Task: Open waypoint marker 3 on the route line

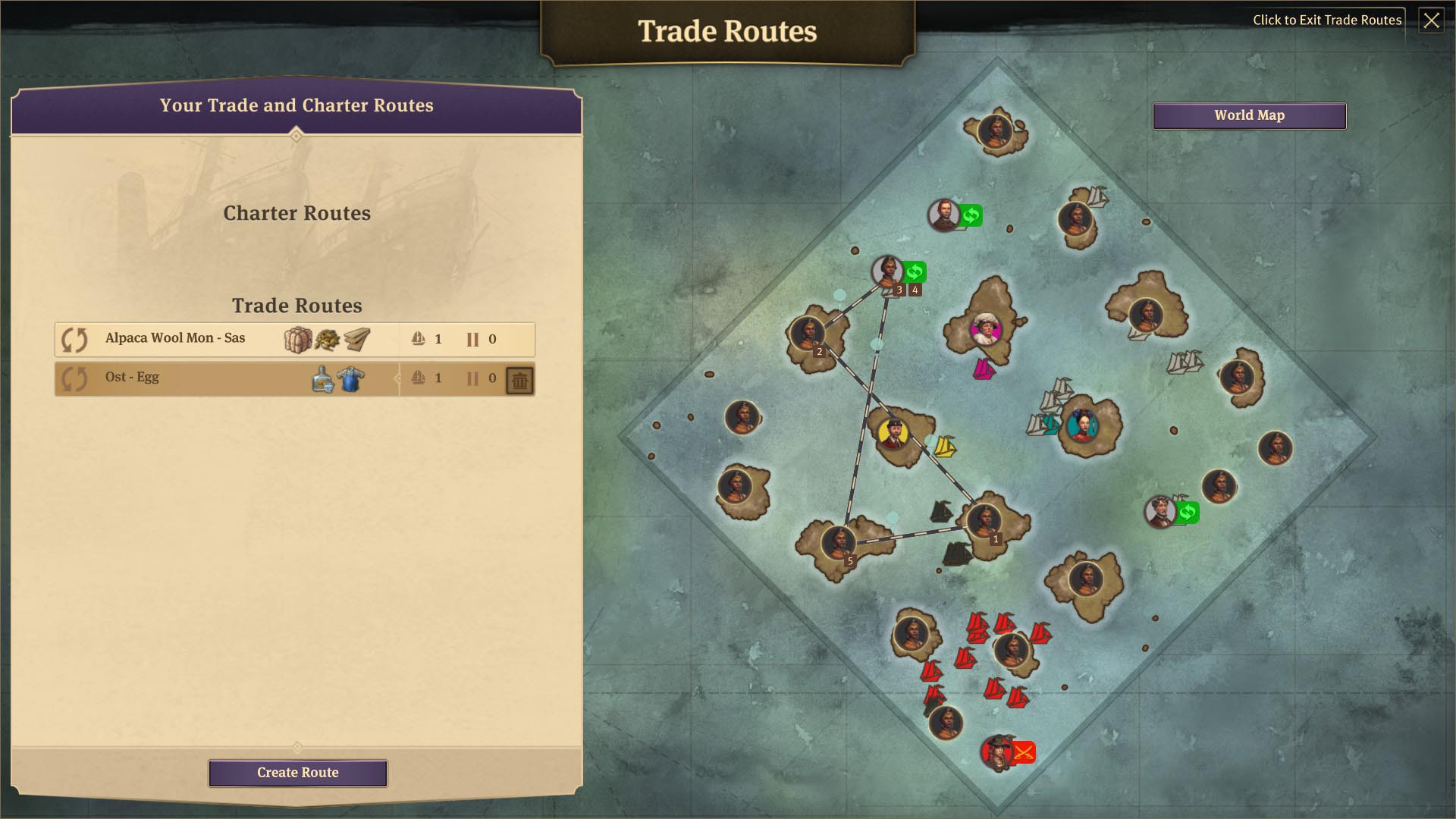Action: (x=899, y=289)
